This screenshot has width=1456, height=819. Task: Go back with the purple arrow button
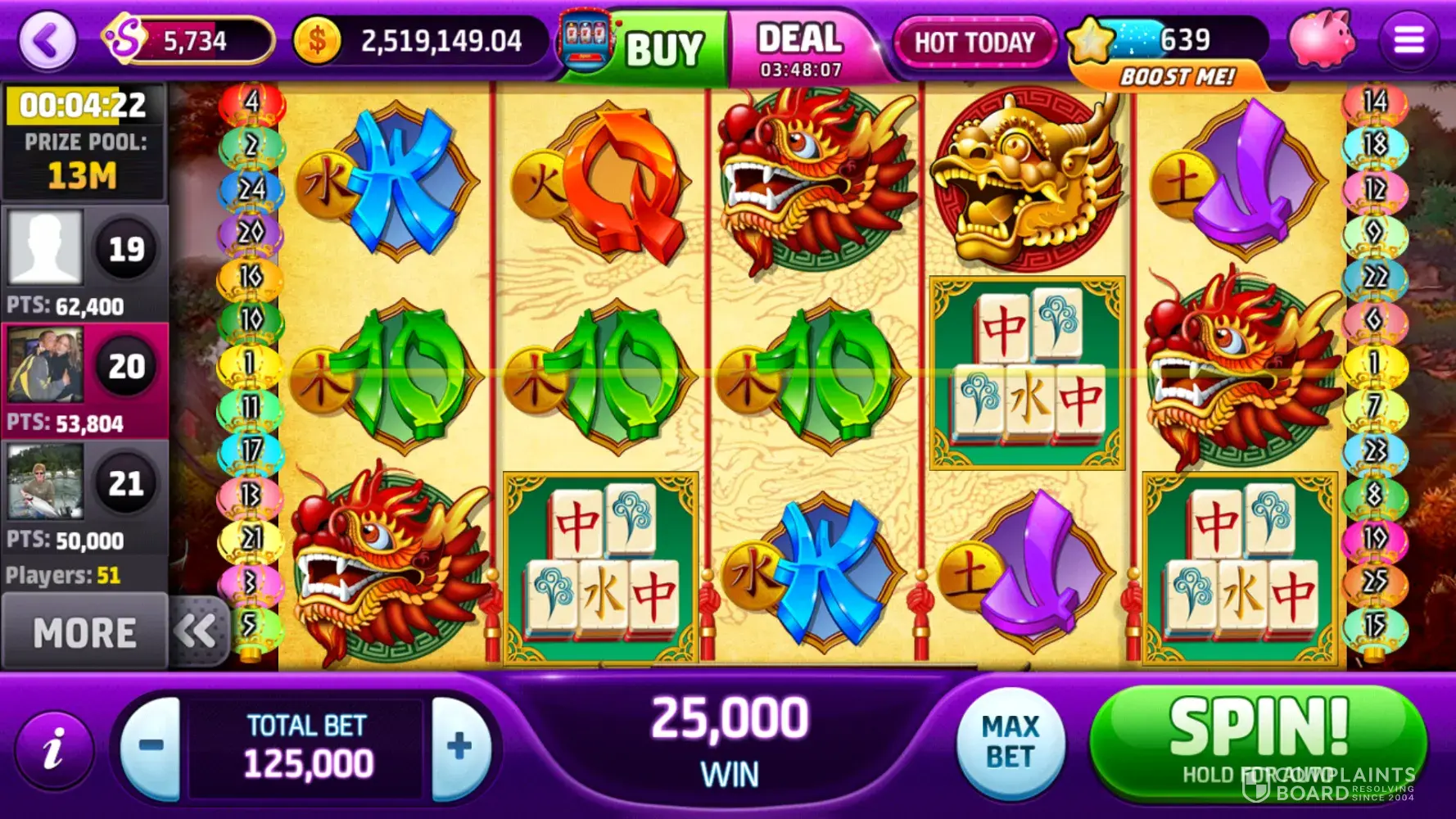[47, 40]
